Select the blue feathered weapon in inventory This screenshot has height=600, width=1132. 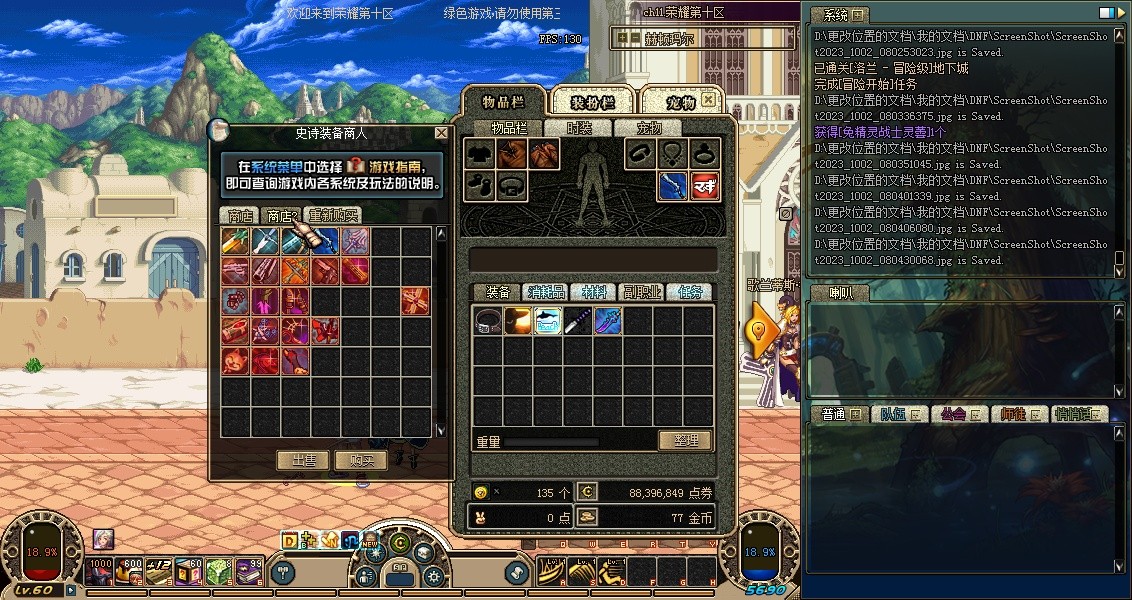coord(608,321)
